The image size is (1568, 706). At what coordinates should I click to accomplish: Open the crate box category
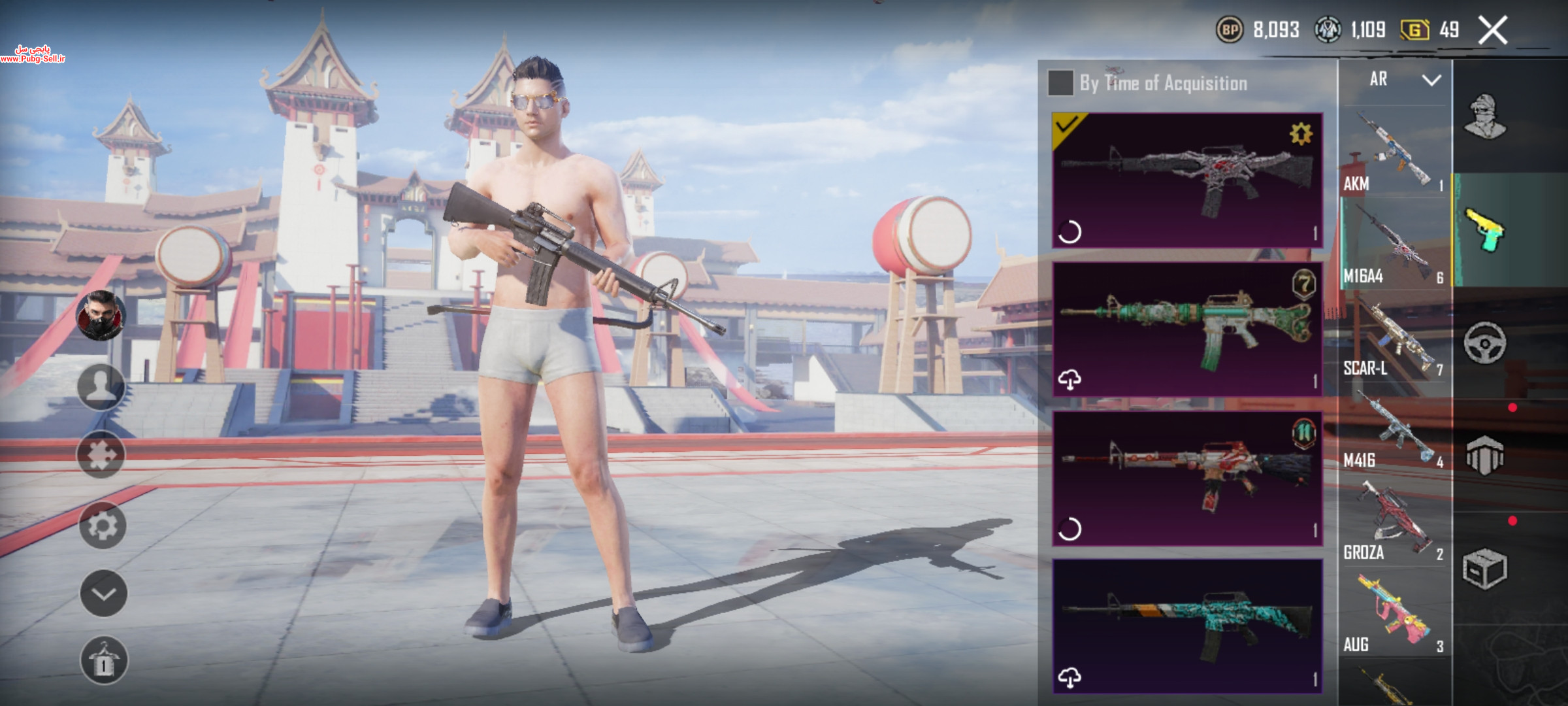coord(1484,569)
